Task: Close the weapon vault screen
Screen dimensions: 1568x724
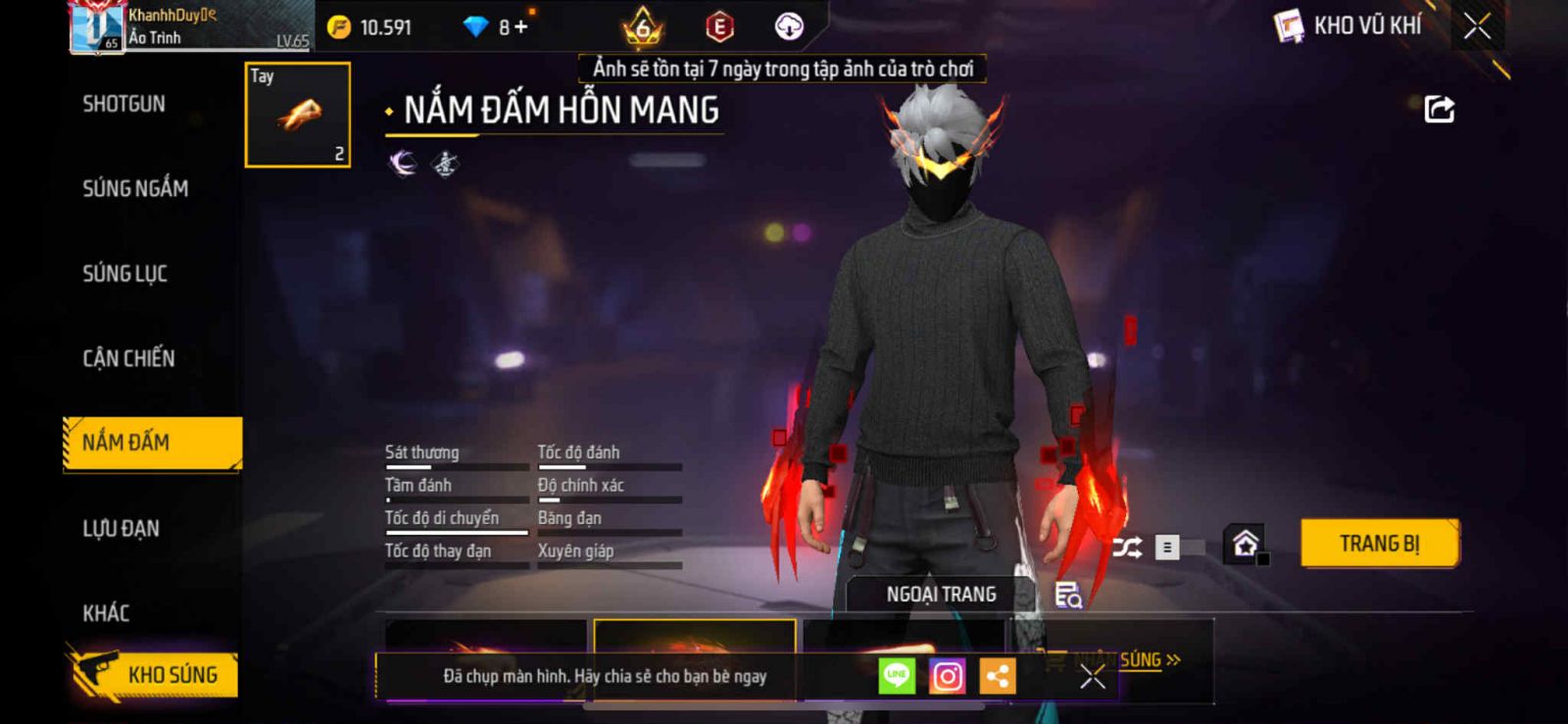Action: (x=1477, y=26)
